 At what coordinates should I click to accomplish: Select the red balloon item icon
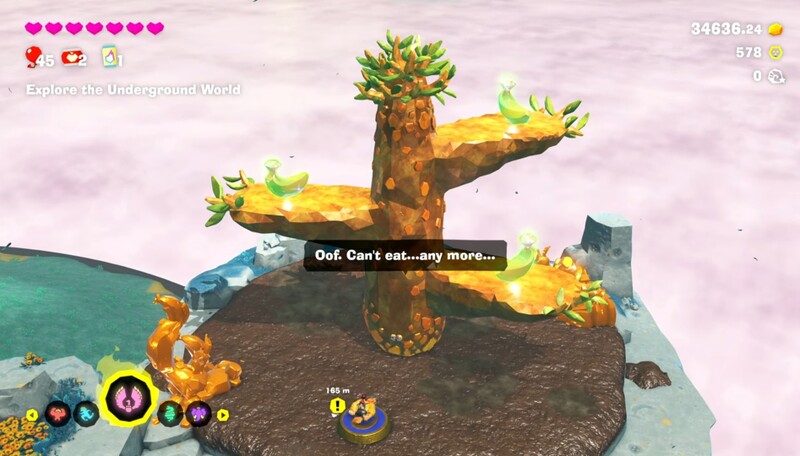[34, 57]
